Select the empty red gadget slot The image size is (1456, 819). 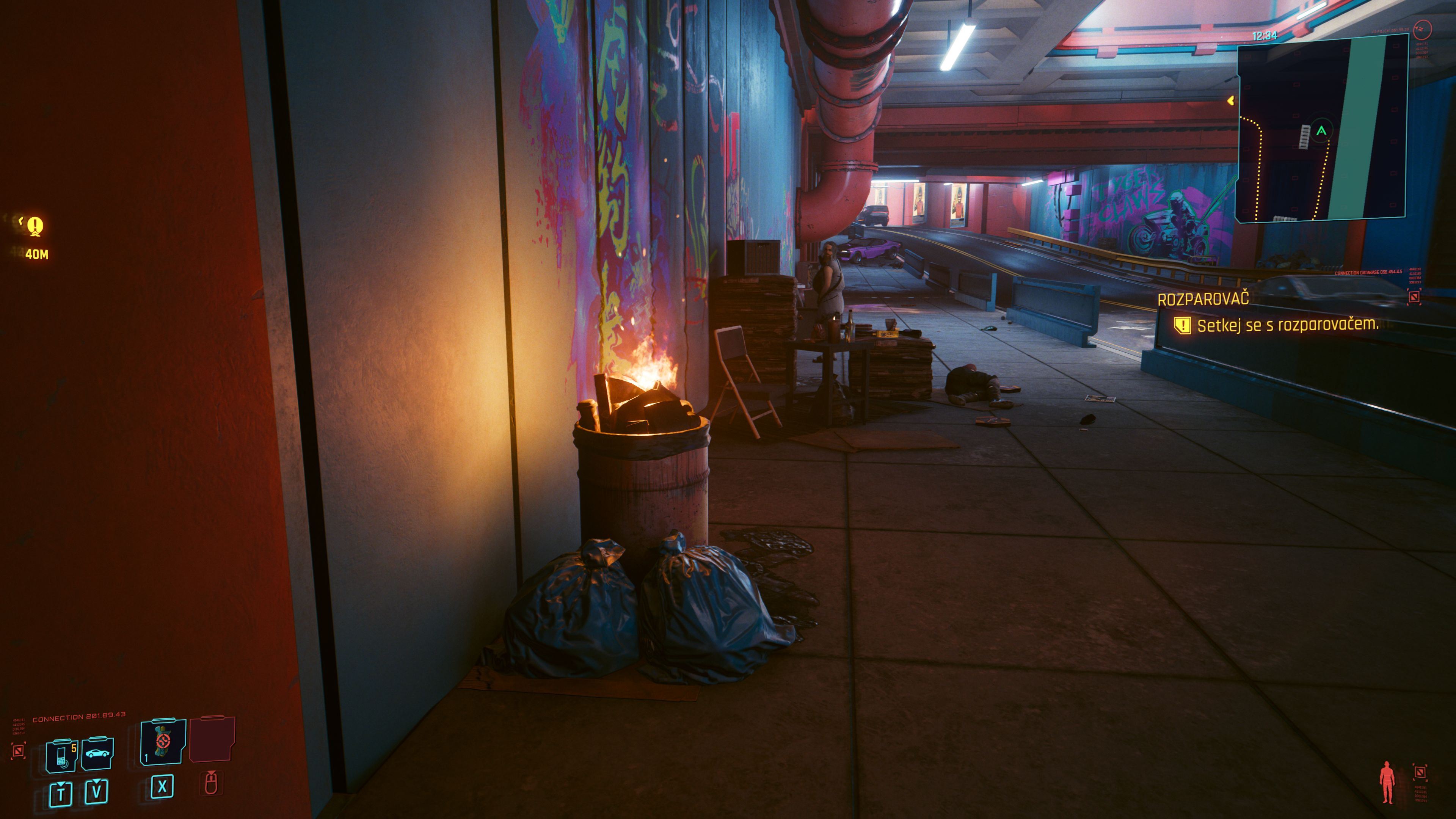[x=212, y=740]
